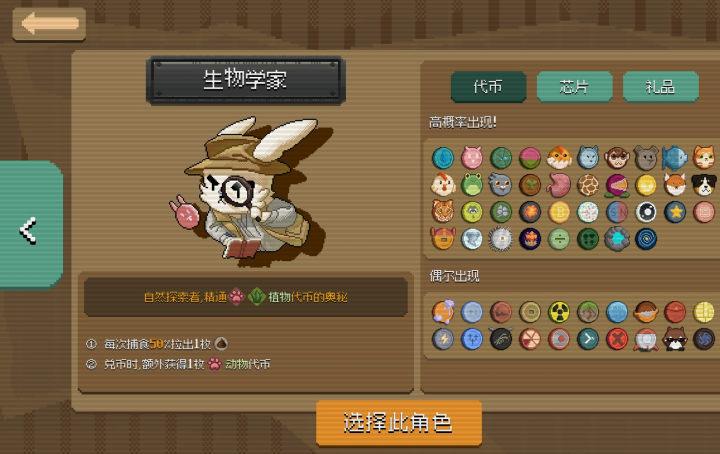The width and height of the screenshot is (720, 454).
Task: Go back with the arrow button
Action: (49, 24)
